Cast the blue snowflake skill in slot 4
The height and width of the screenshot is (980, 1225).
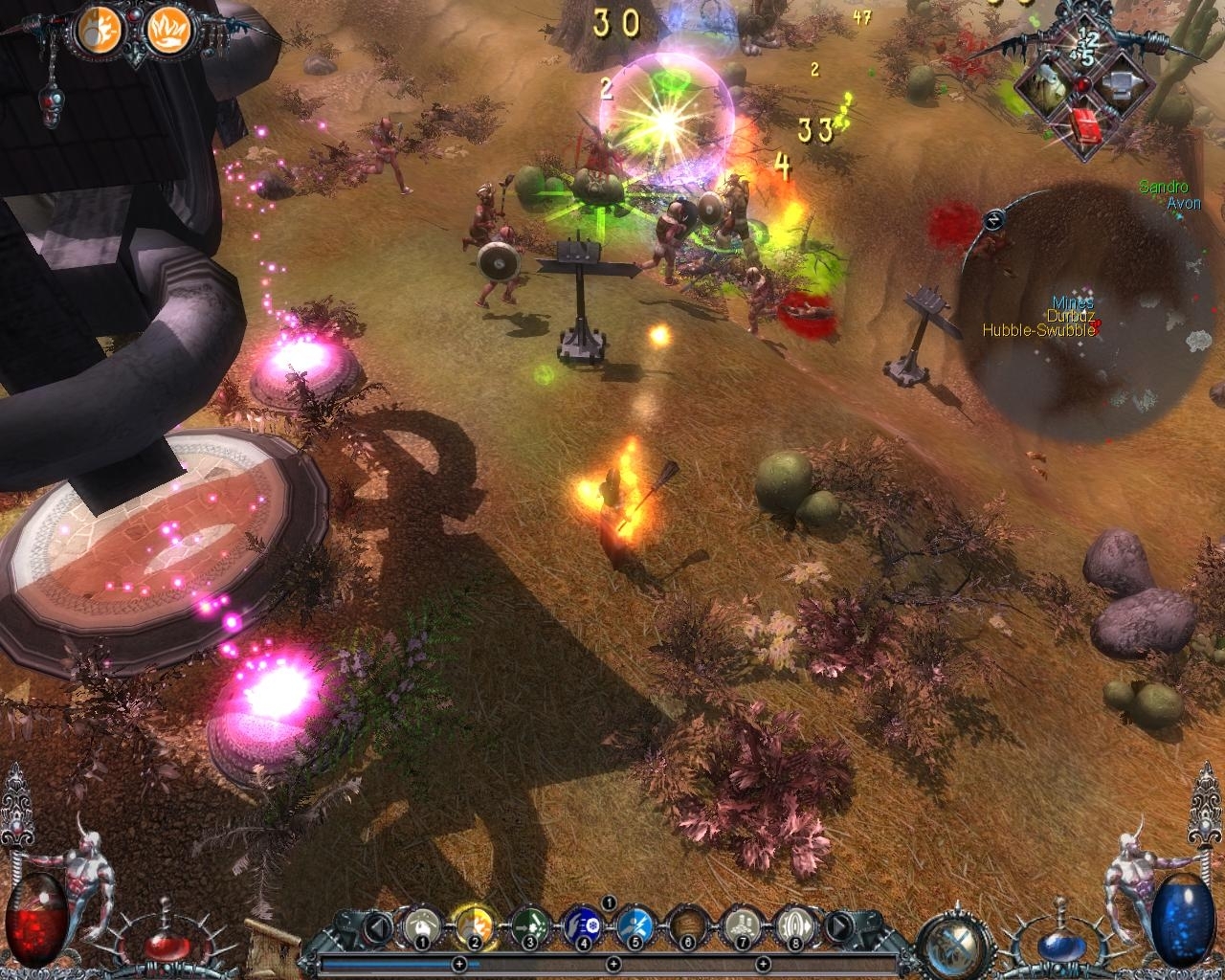581,925
